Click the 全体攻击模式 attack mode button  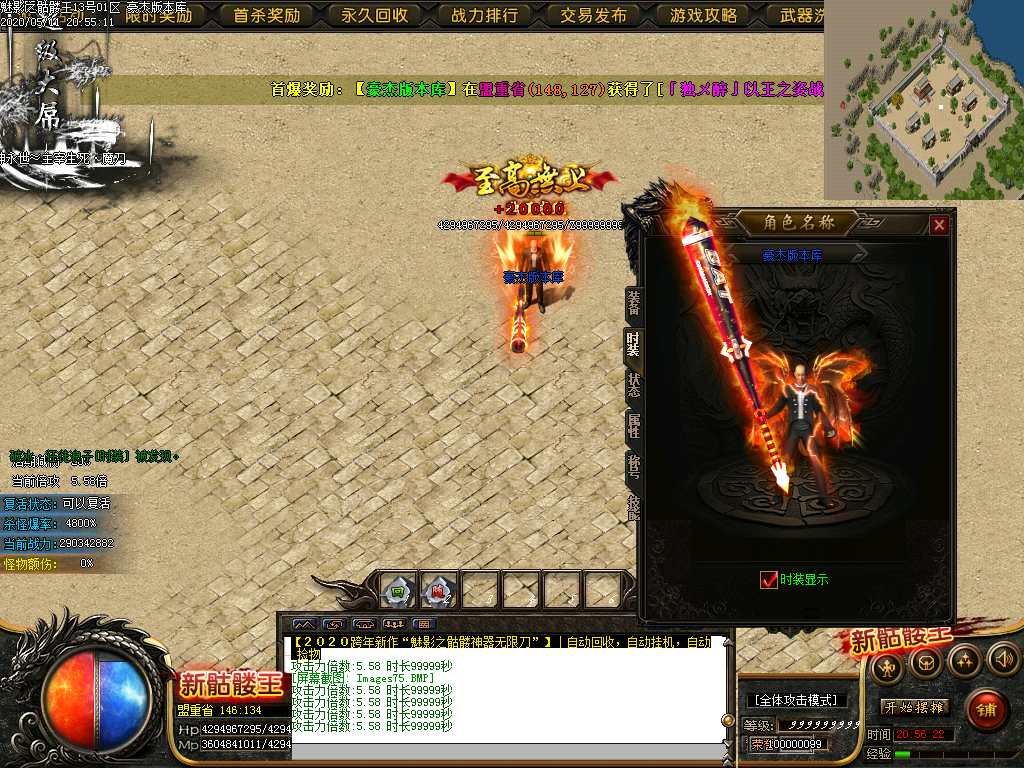[796, 700]
